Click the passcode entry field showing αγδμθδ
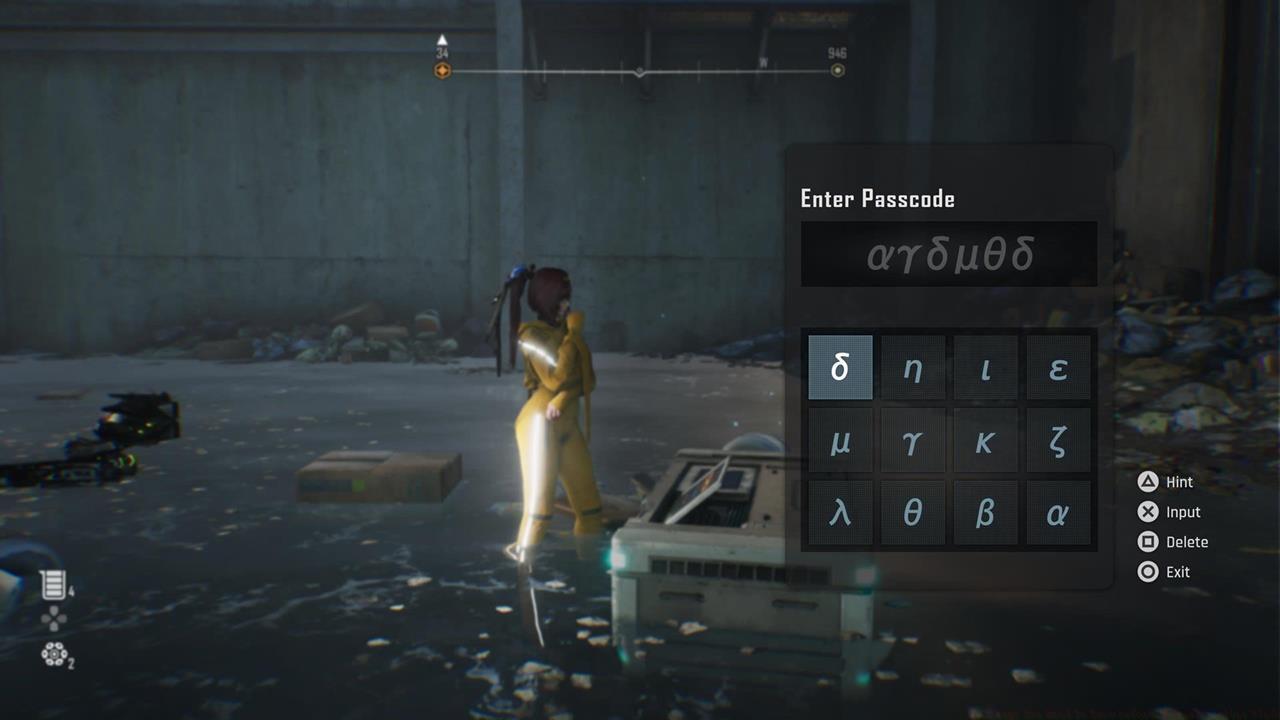Screen dimensions: 1280x720 (948, 253)
